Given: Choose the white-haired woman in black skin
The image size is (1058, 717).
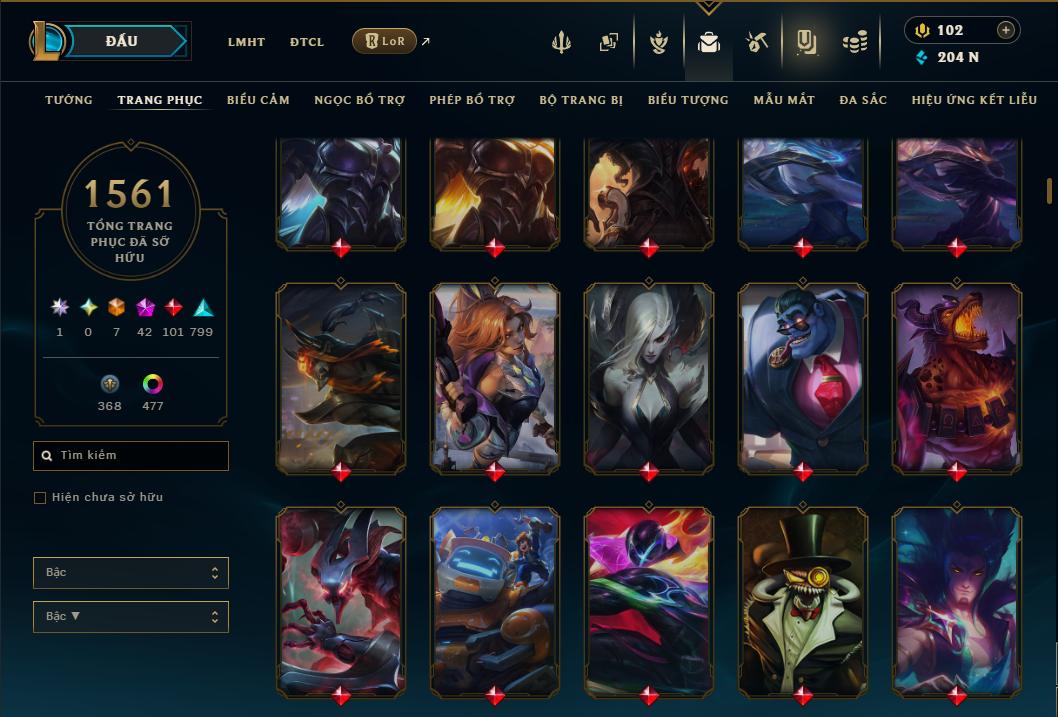Looking at the screenshot, I should (x=649, y=377).
